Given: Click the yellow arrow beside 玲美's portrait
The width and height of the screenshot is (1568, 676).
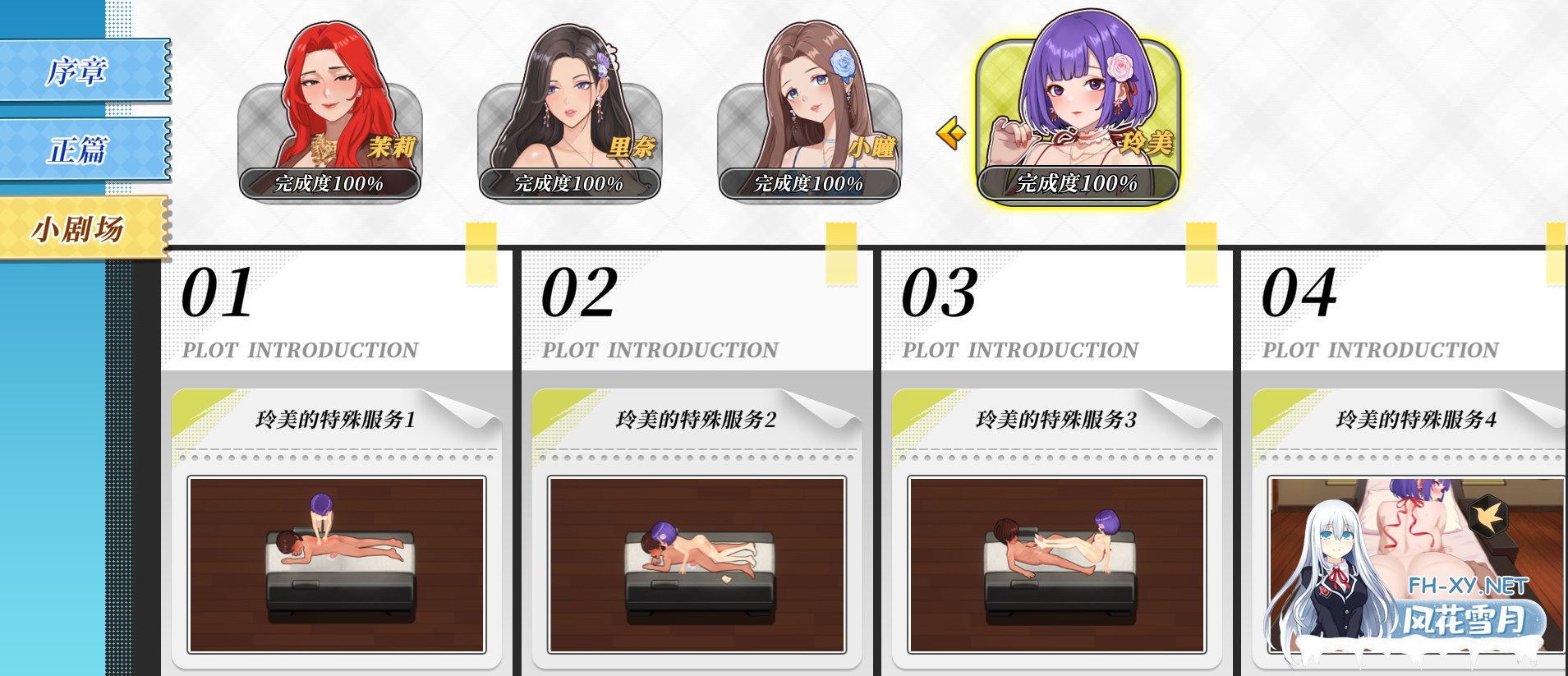Looking at the screenshot, I should [950, 131].
